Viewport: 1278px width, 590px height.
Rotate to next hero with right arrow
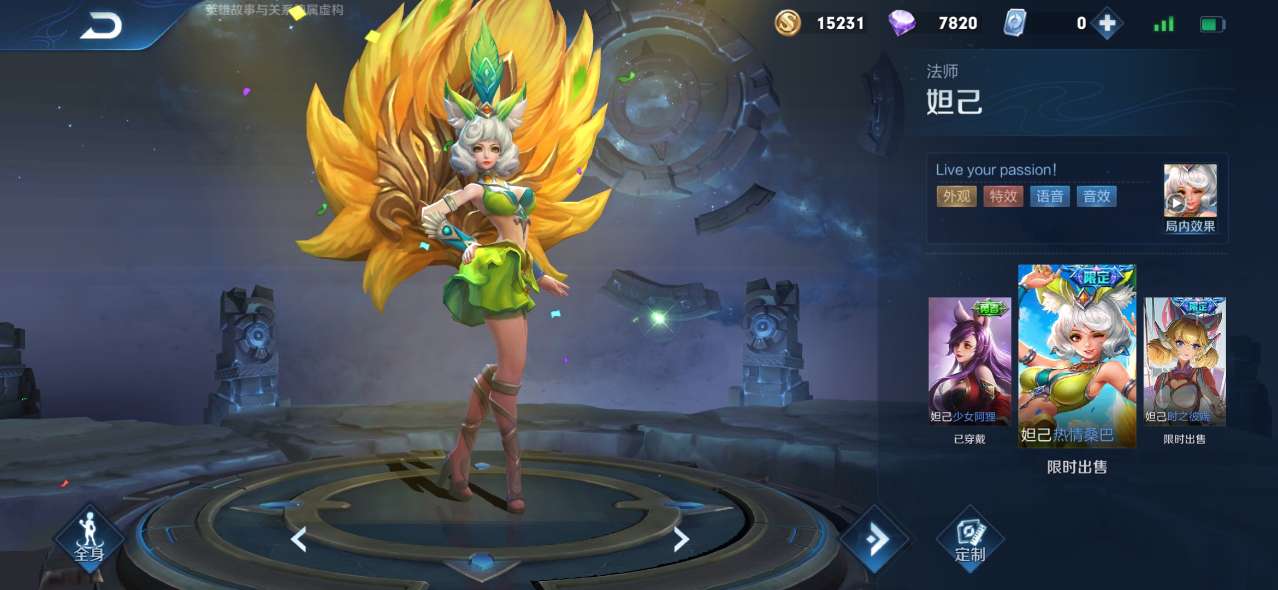coord(681,540)
